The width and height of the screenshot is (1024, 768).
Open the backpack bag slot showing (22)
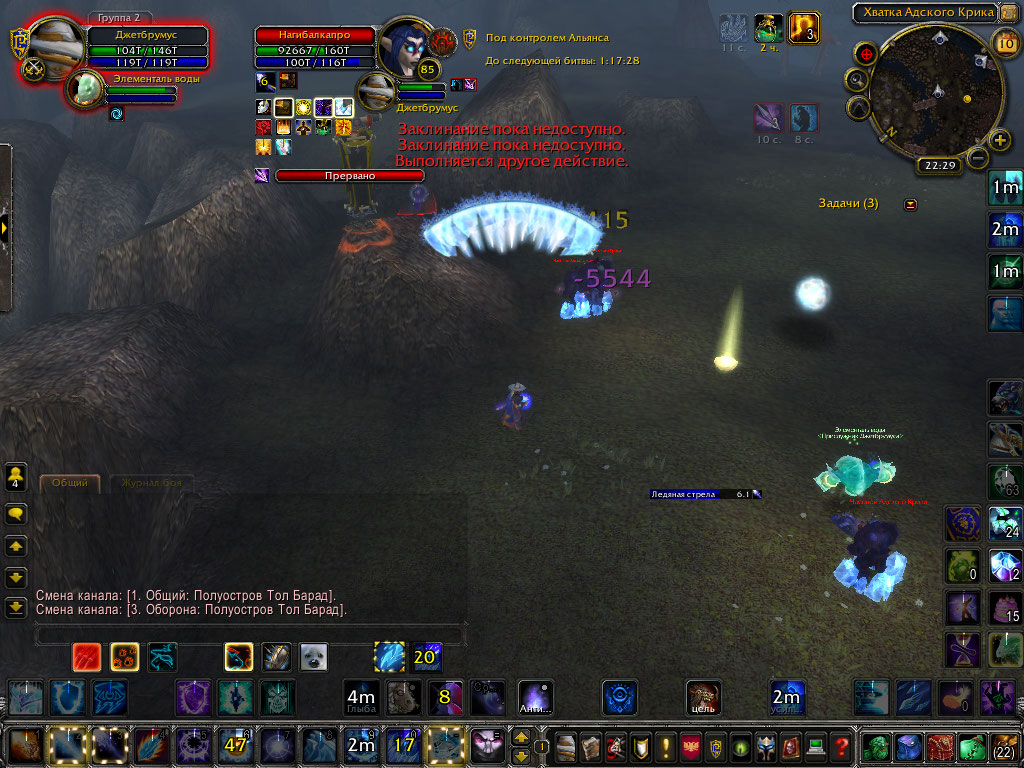click(1004, 746)
